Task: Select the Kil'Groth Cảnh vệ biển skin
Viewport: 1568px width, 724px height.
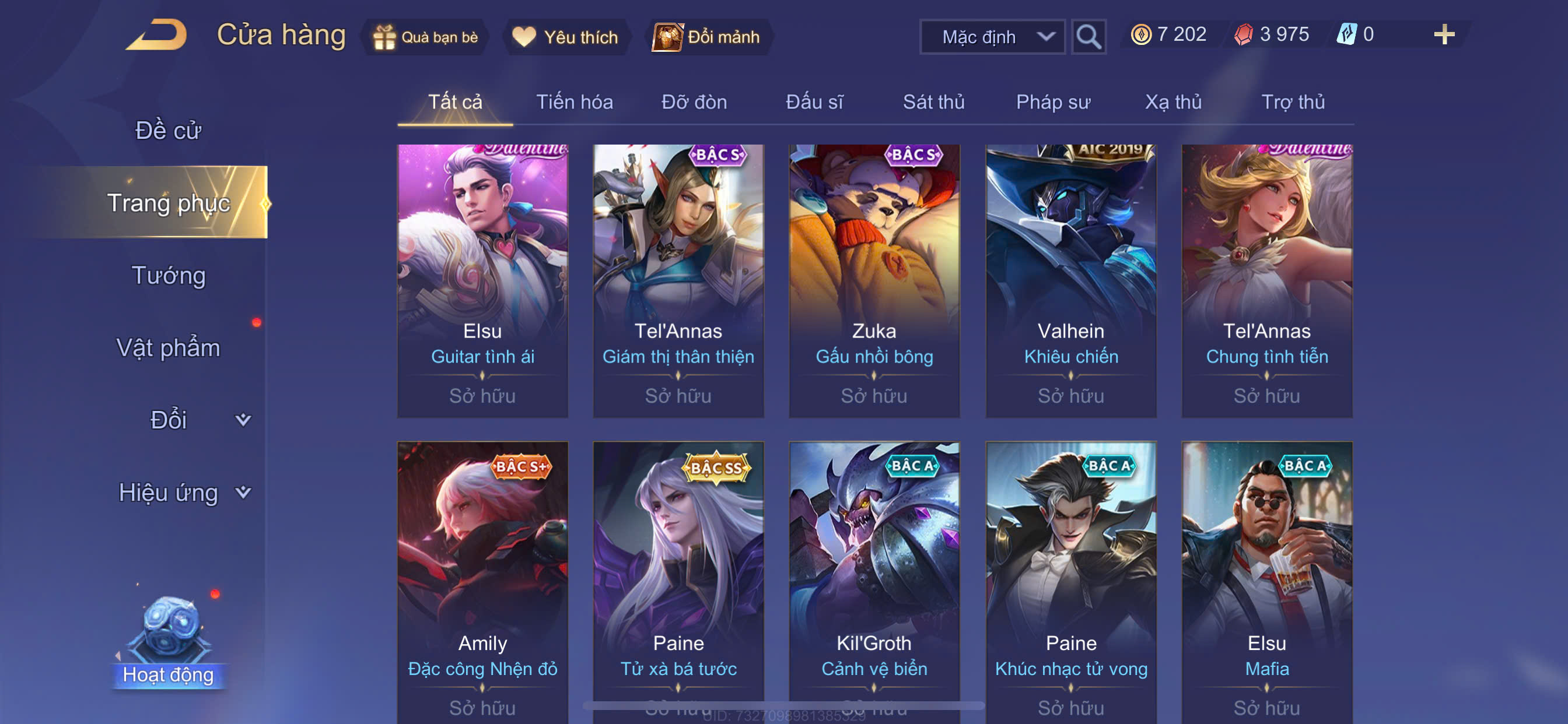Action: (874, 578)
